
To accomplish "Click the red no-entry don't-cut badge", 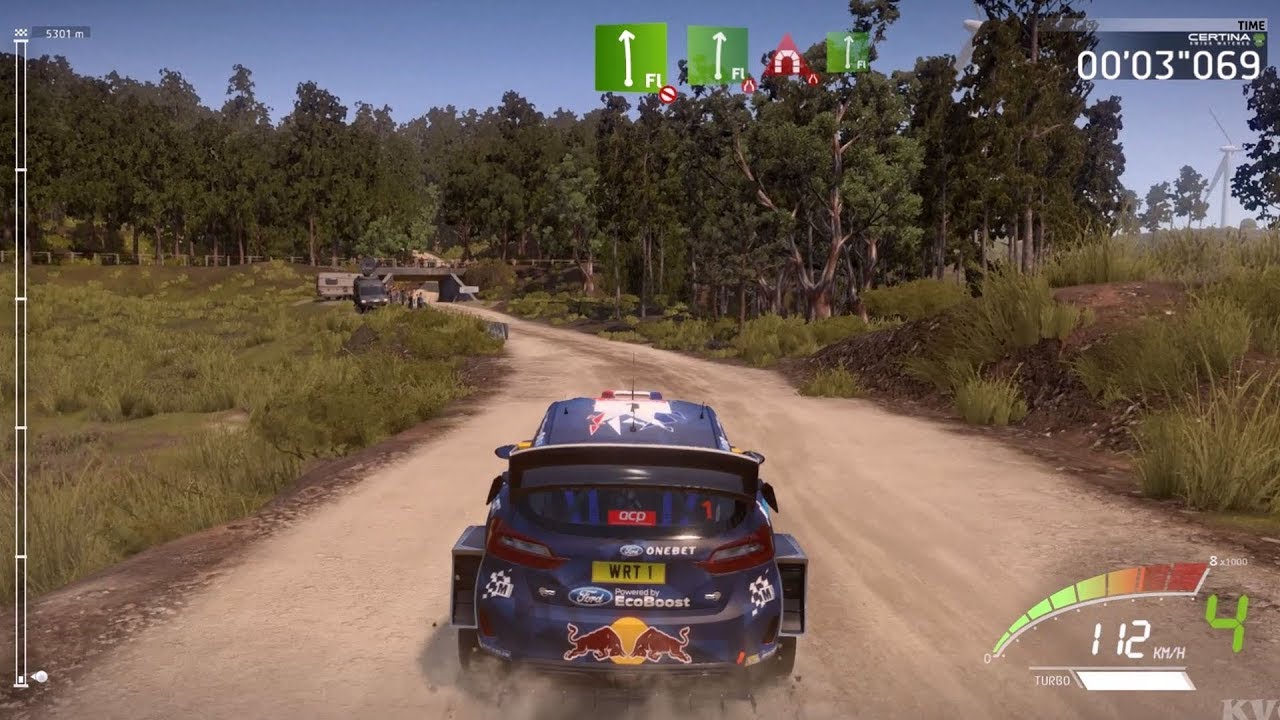I will [x=668, y=94].
